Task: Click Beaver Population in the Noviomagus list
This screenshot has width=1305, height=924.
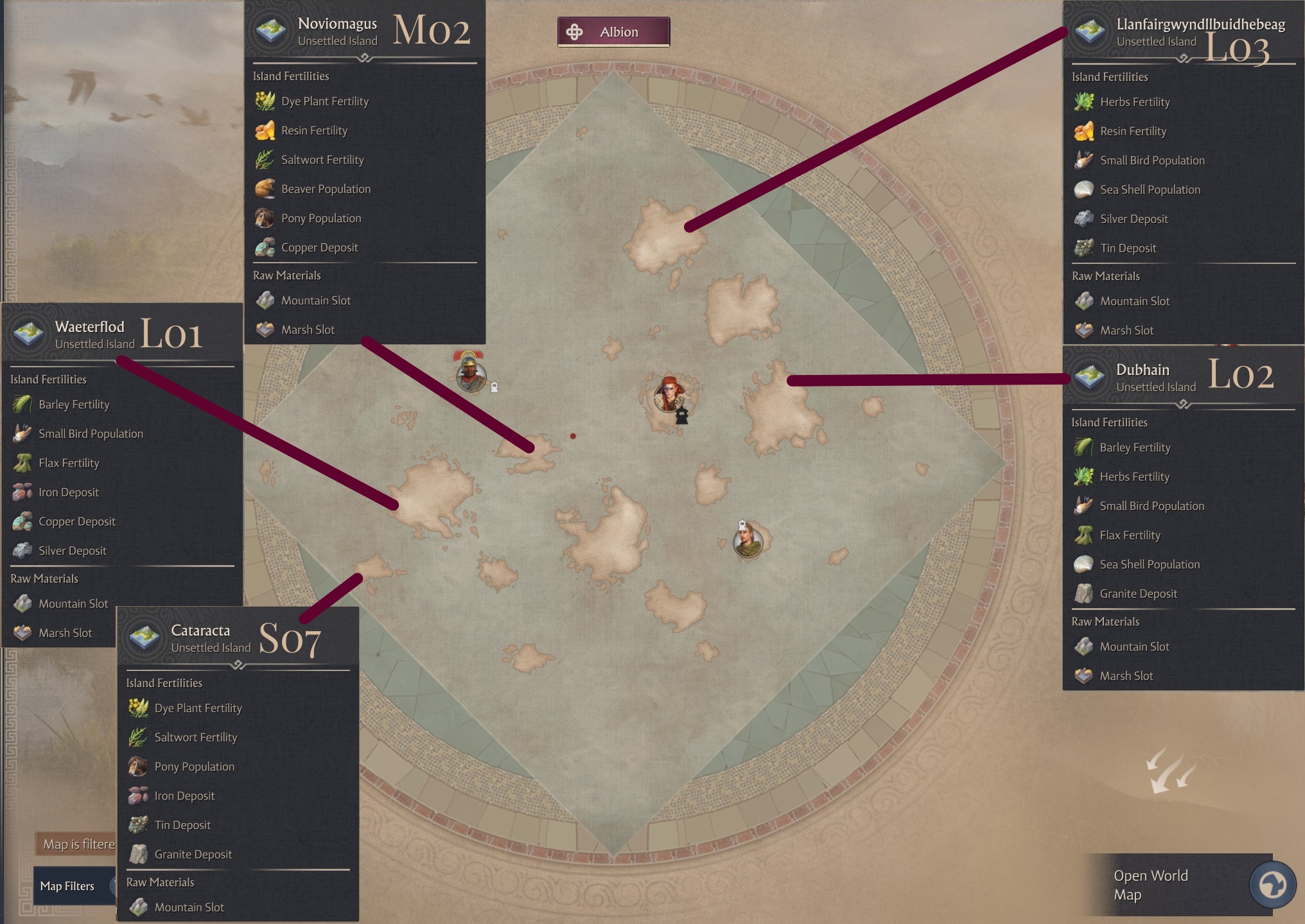Action: (326, 189)
